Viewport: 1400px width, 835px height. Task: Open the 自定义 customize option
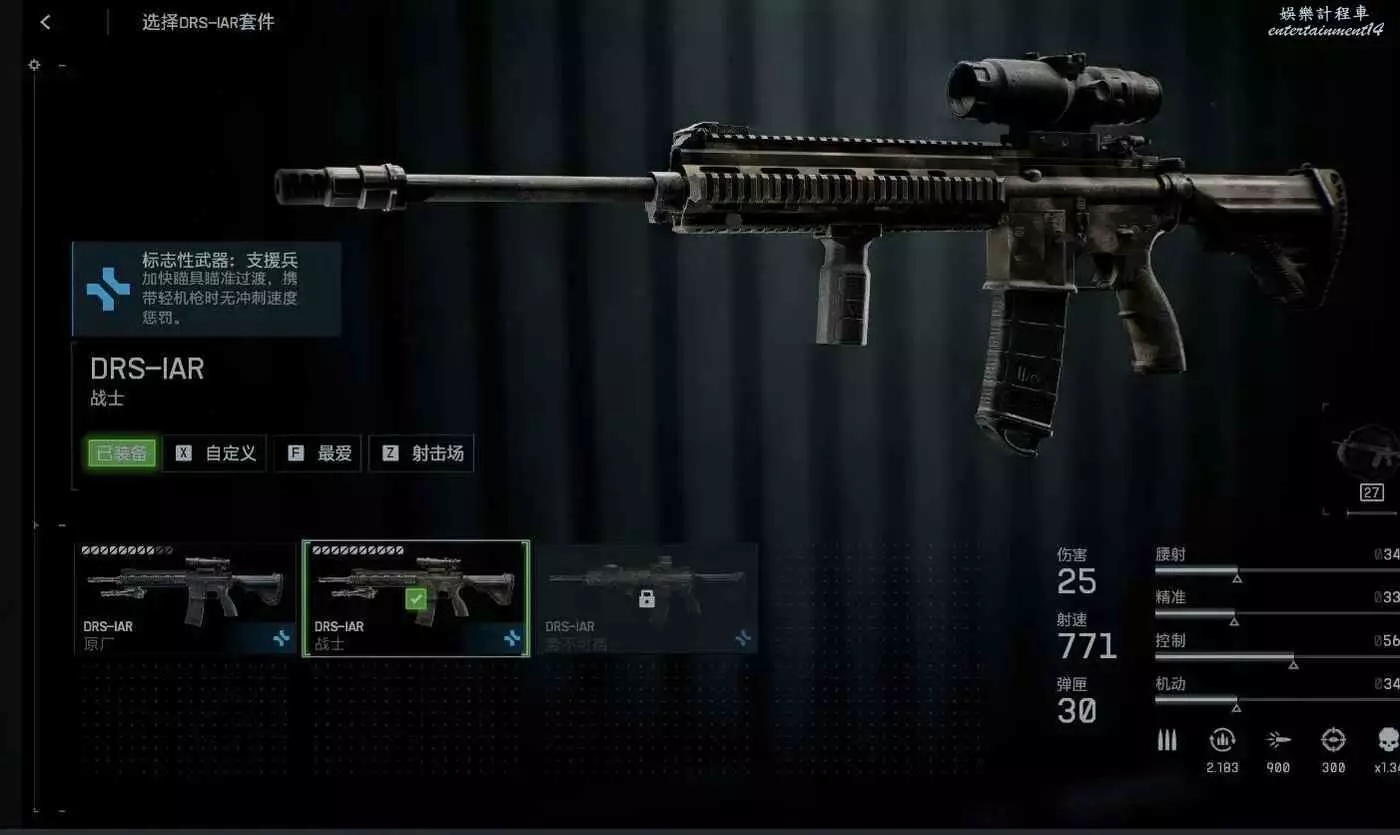tap(215, 453)
